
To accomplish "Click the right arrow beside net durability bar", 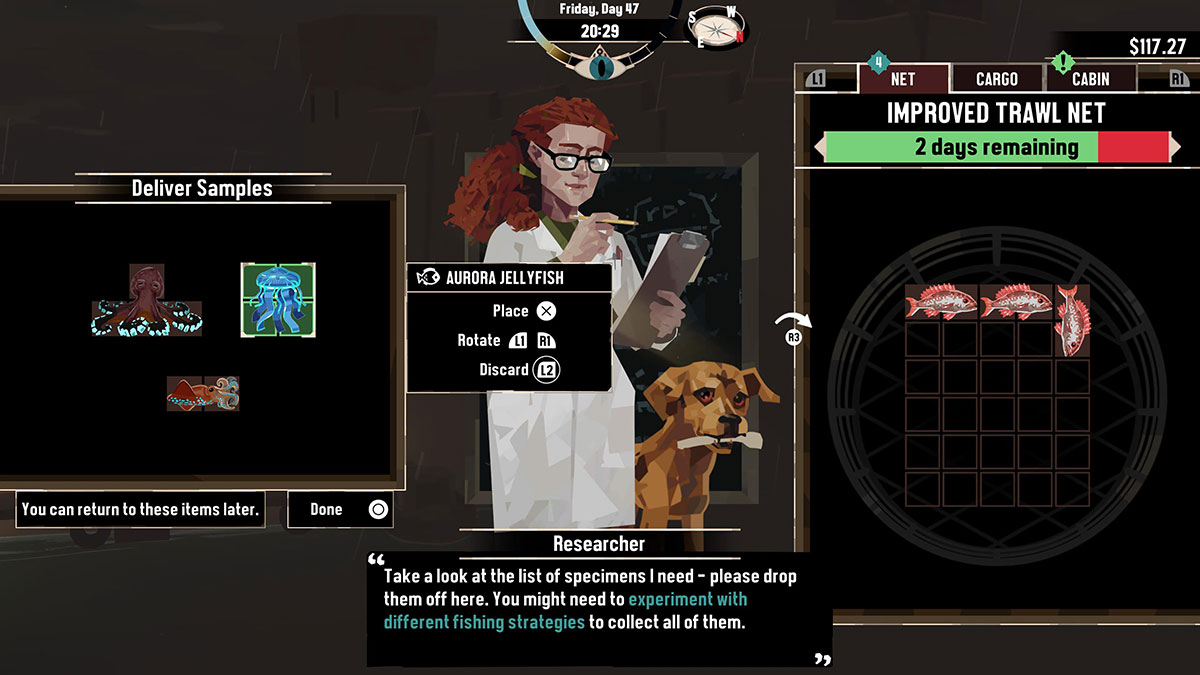I will click(1175, 148).
